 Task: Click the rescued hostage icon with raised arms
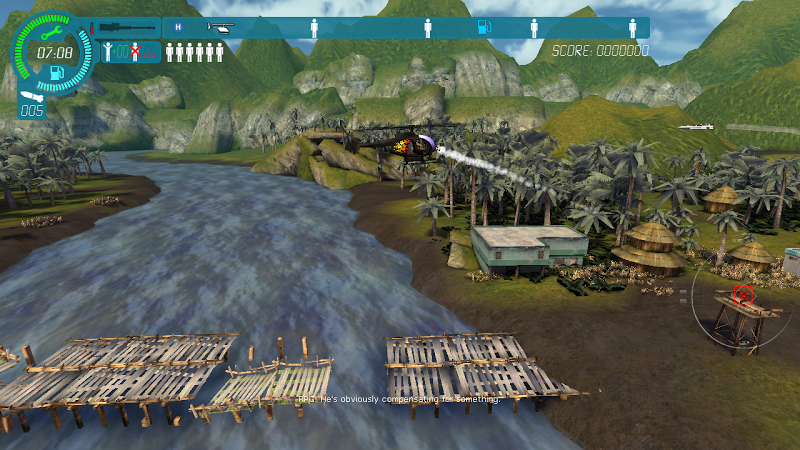pos(109,52)
